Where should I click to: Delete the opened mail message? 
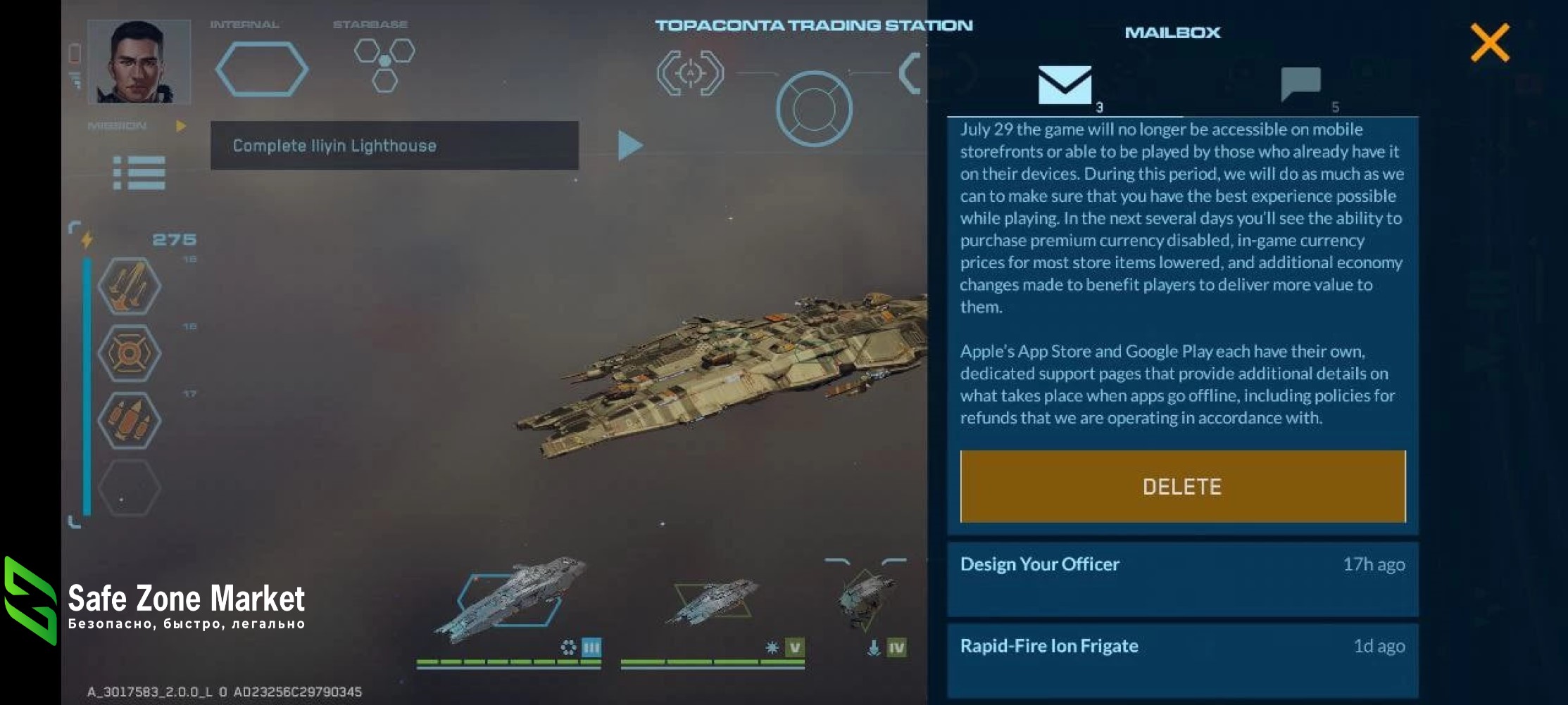(x=1182, y=486)
